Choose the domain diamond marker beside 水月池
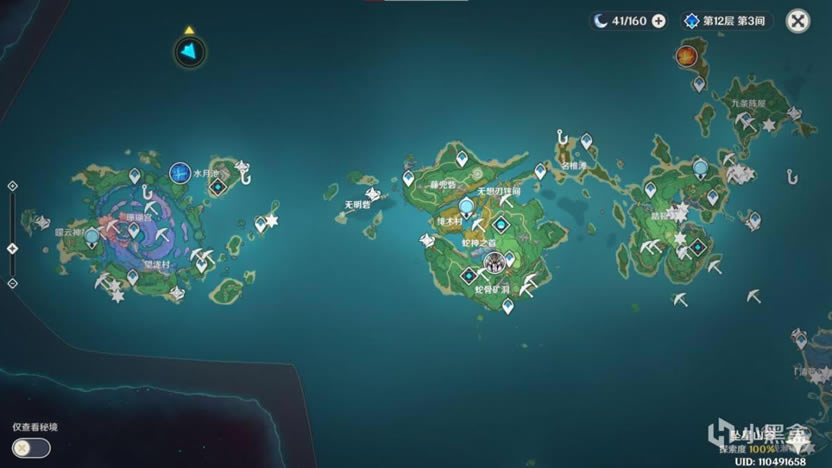Image resolution: width=832 pixels, height=468 pixels. coord(217,186)
